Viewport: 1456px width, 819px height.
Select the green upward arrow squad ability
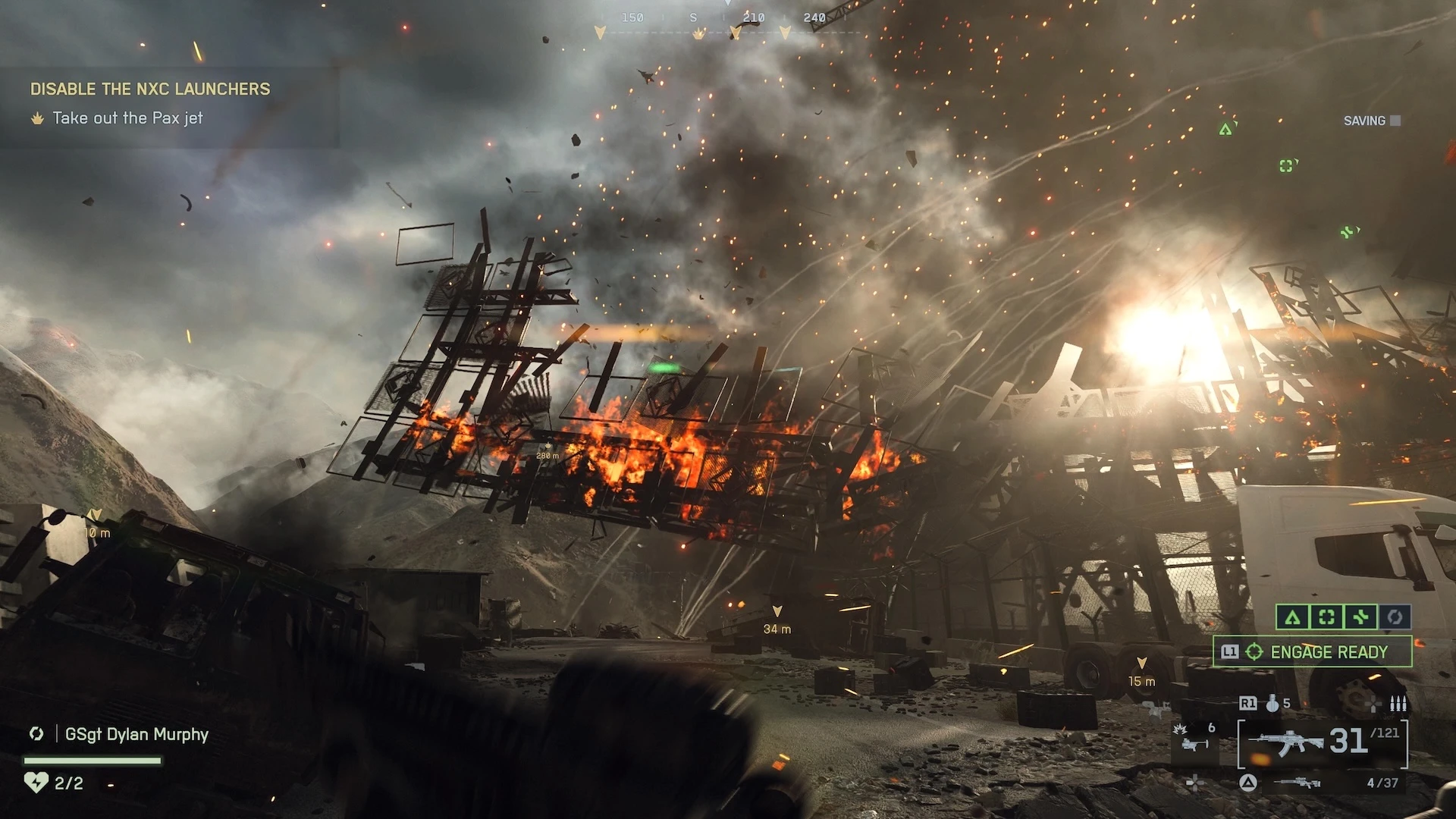(1293, 617)
